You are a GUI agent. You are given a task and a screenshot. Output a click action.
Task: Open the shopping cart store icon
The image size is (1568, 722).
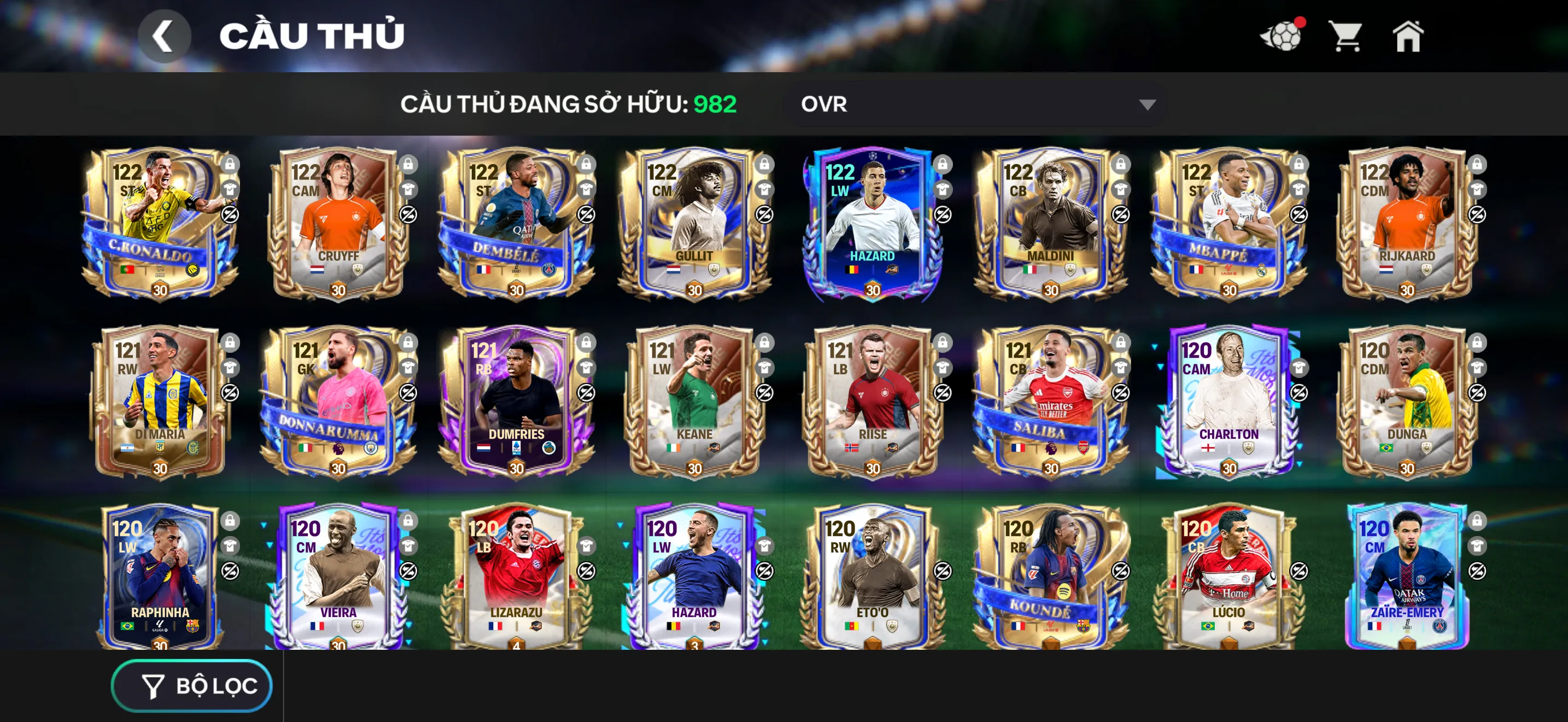pyautogui.click(x=1347, y=38)
